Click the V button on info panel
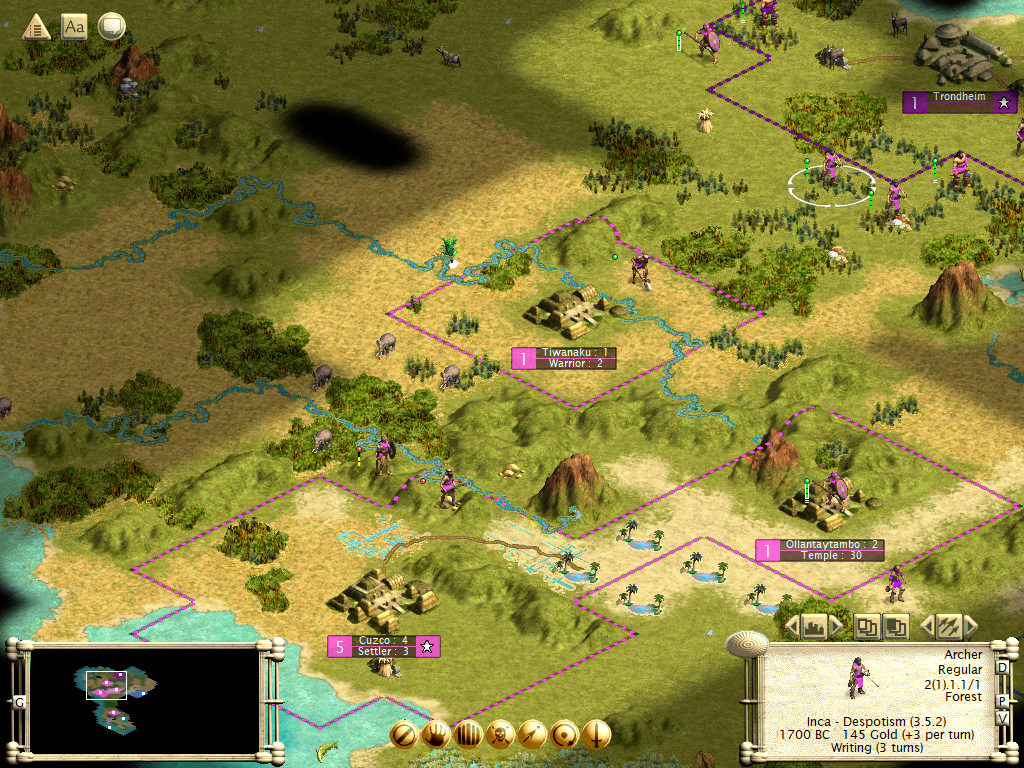 point(1002,718)
